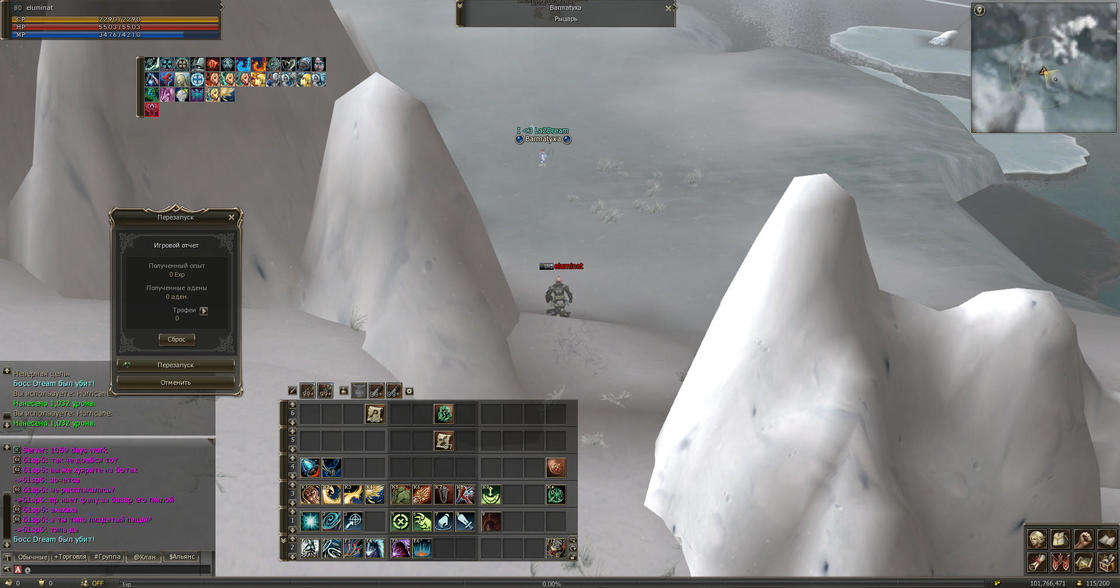Select the $Альянс chat tab

182,556
